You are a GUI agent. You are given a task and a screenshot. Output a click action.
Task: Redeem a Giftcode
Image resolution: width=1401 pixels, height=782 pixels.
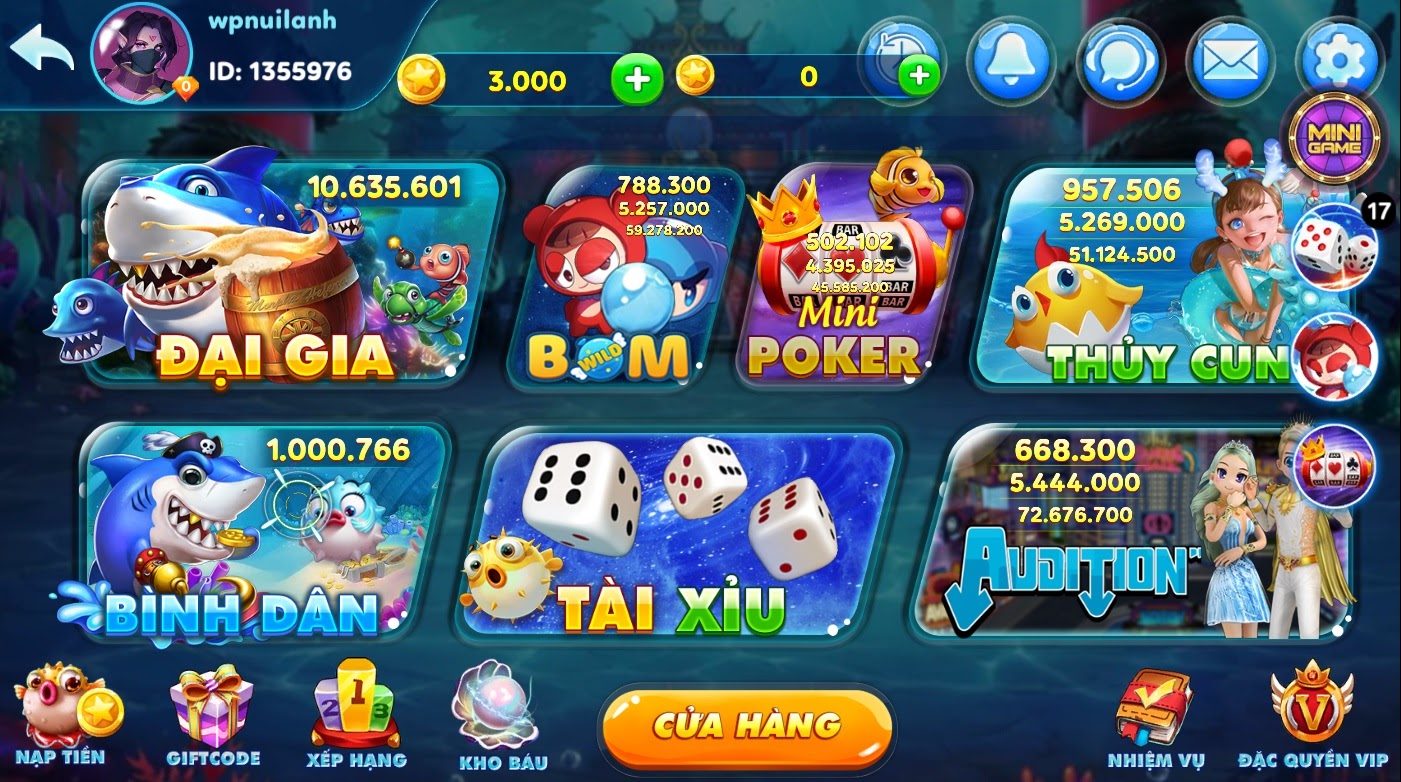coord(212,717)
